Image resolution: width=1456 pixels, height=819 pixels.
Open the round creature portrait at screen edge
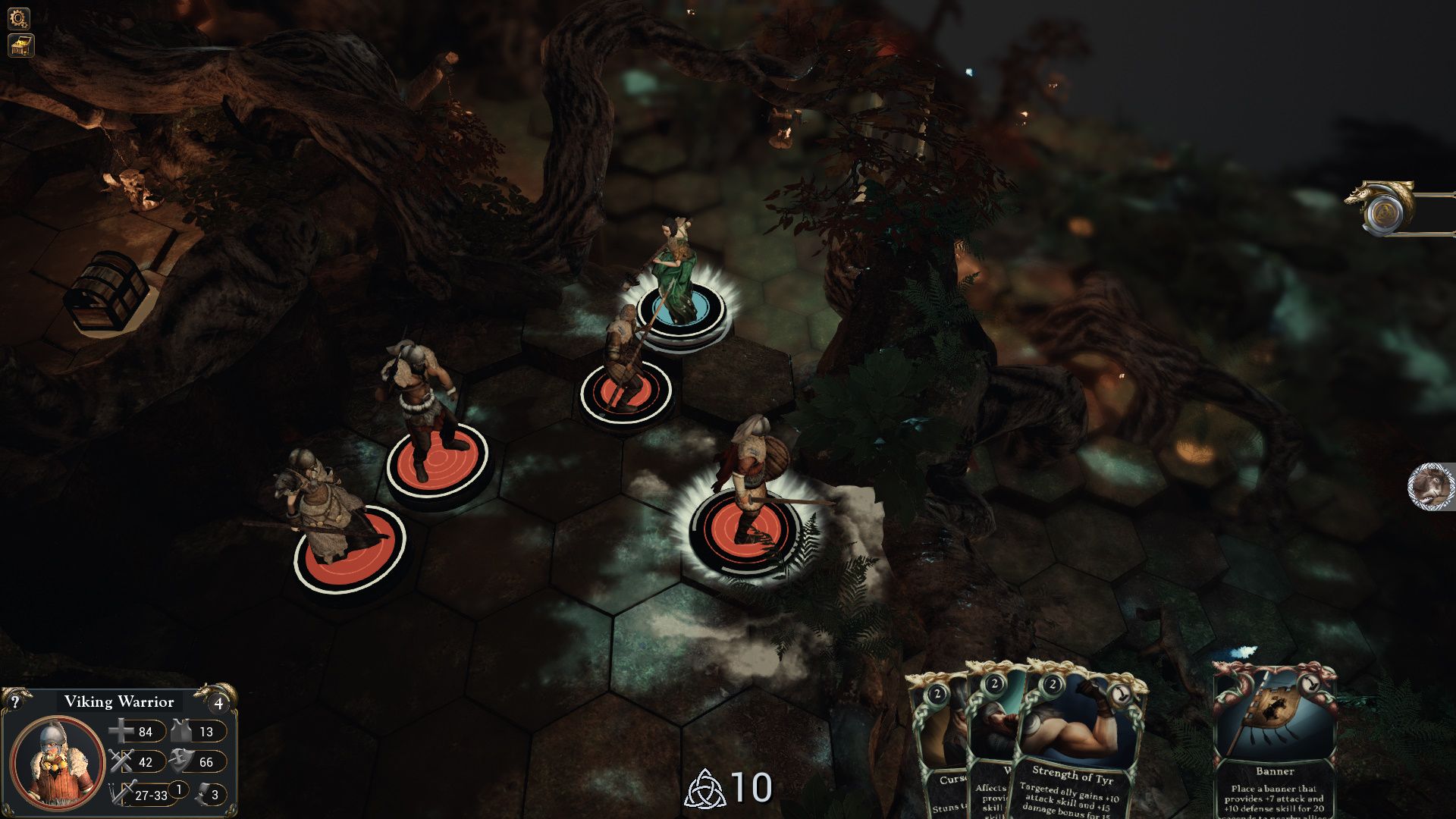(x=1432, y=486)
